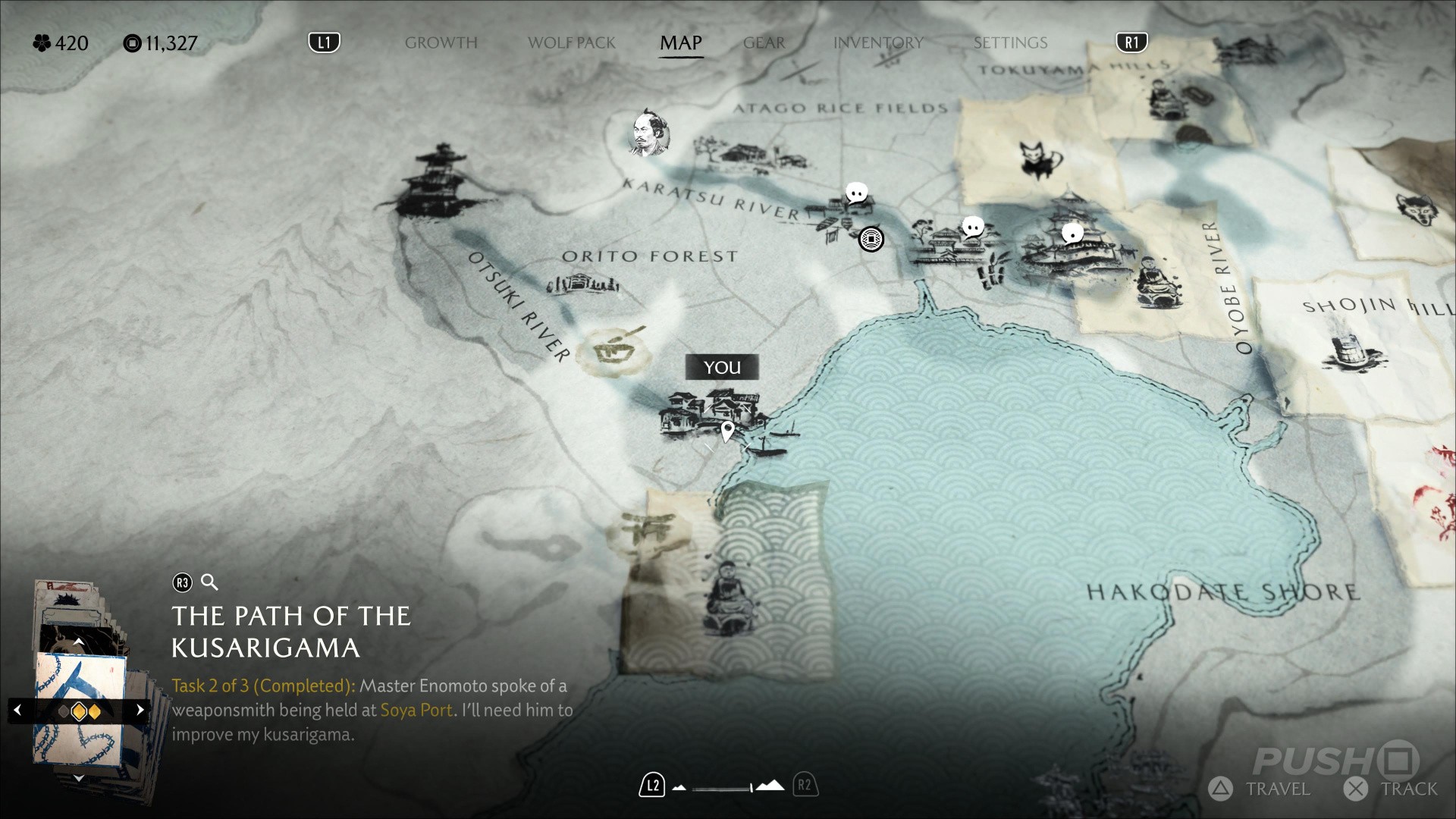Select the Map tab
1456x819 pixels.
(x=680, y=43)
